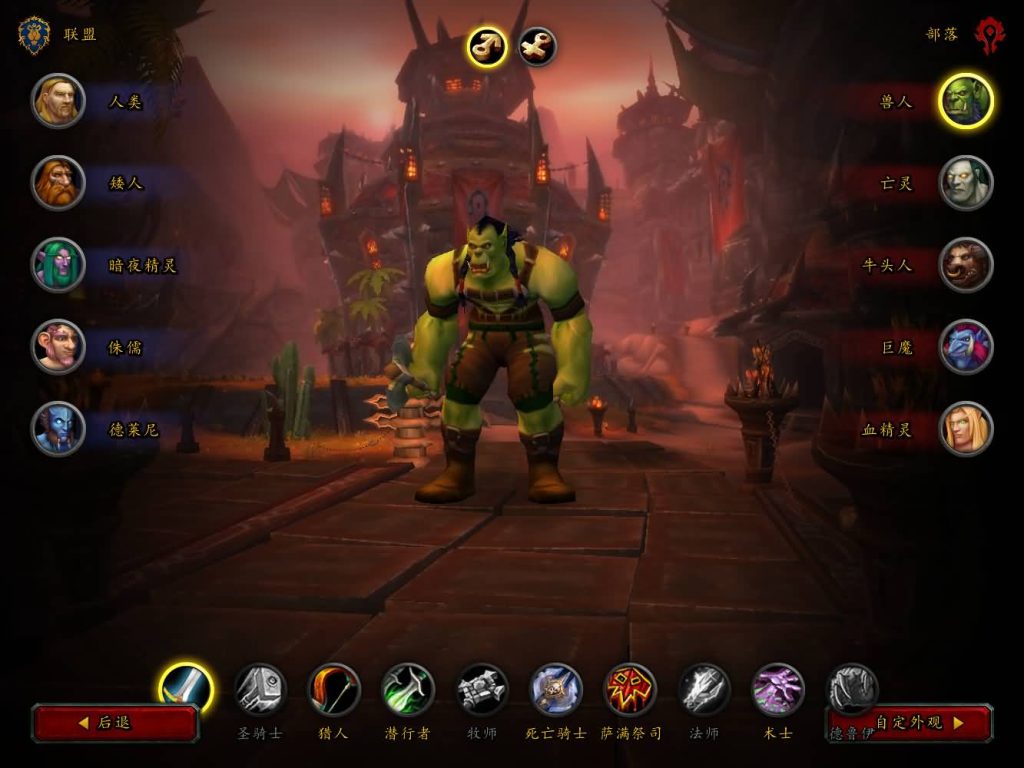
Task: Pick the Troll race (巨魔)
Action: 966,347
